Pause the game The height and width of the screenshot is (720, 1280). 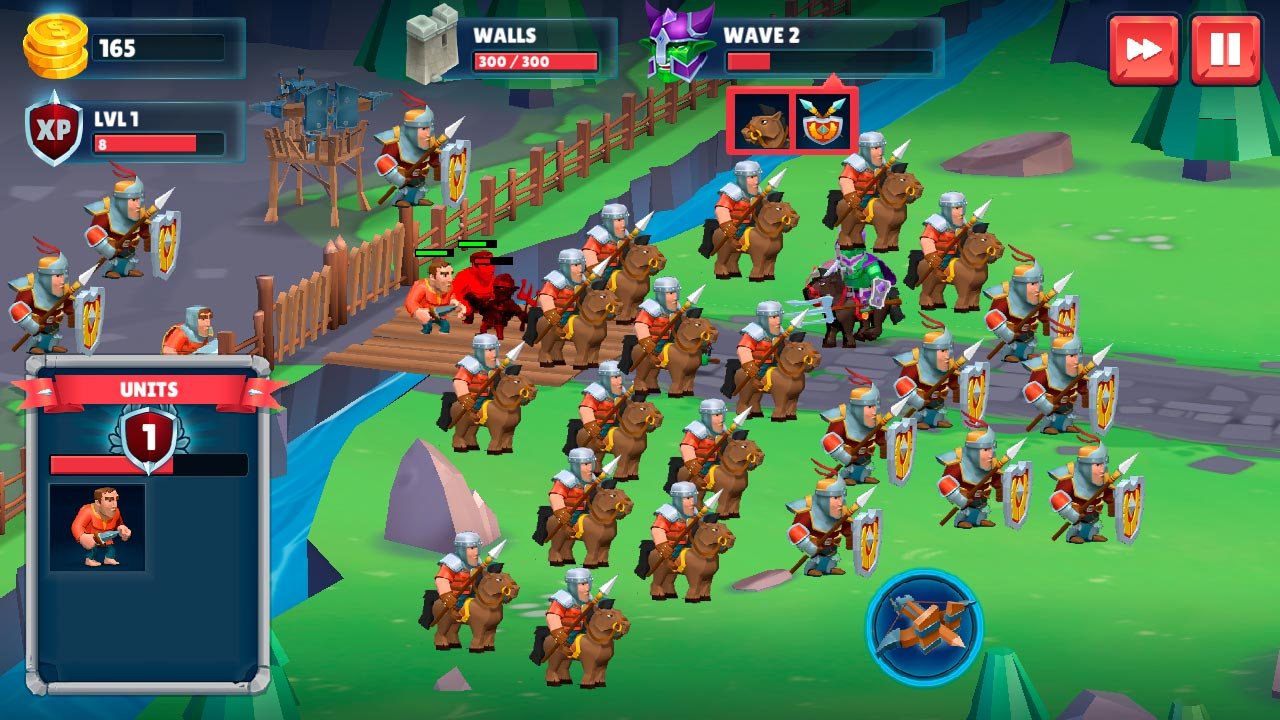coord(1225,49)
